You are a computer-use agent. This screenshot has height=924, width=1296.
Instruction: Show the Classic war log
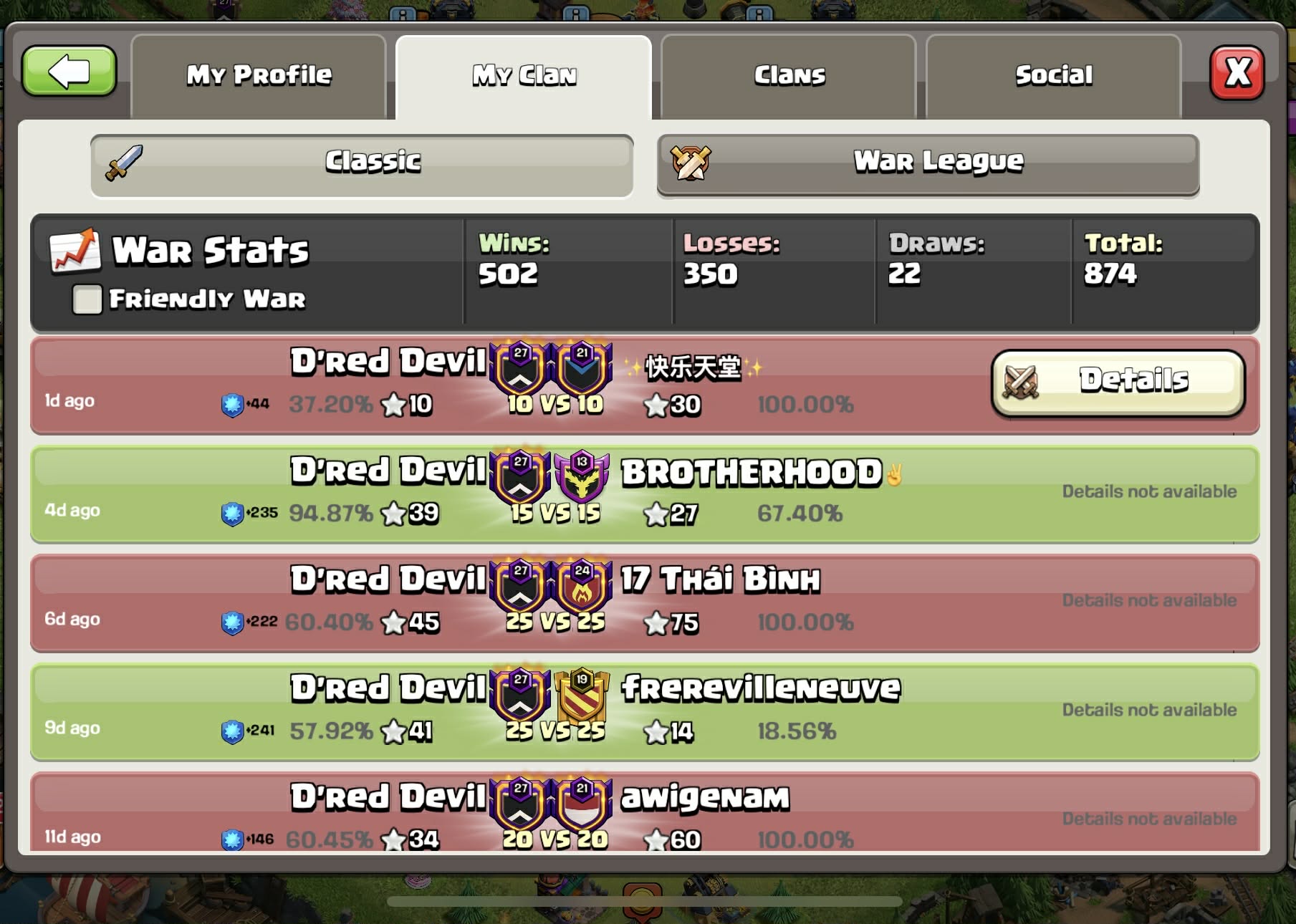tap(362, 164)
